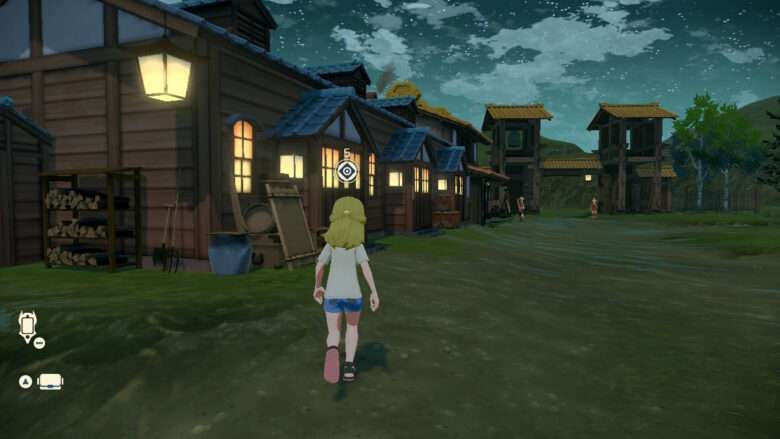This screenshot has width=780, height=439.
Task: Open the Arc Phone map icon
Action: point(27,325)
